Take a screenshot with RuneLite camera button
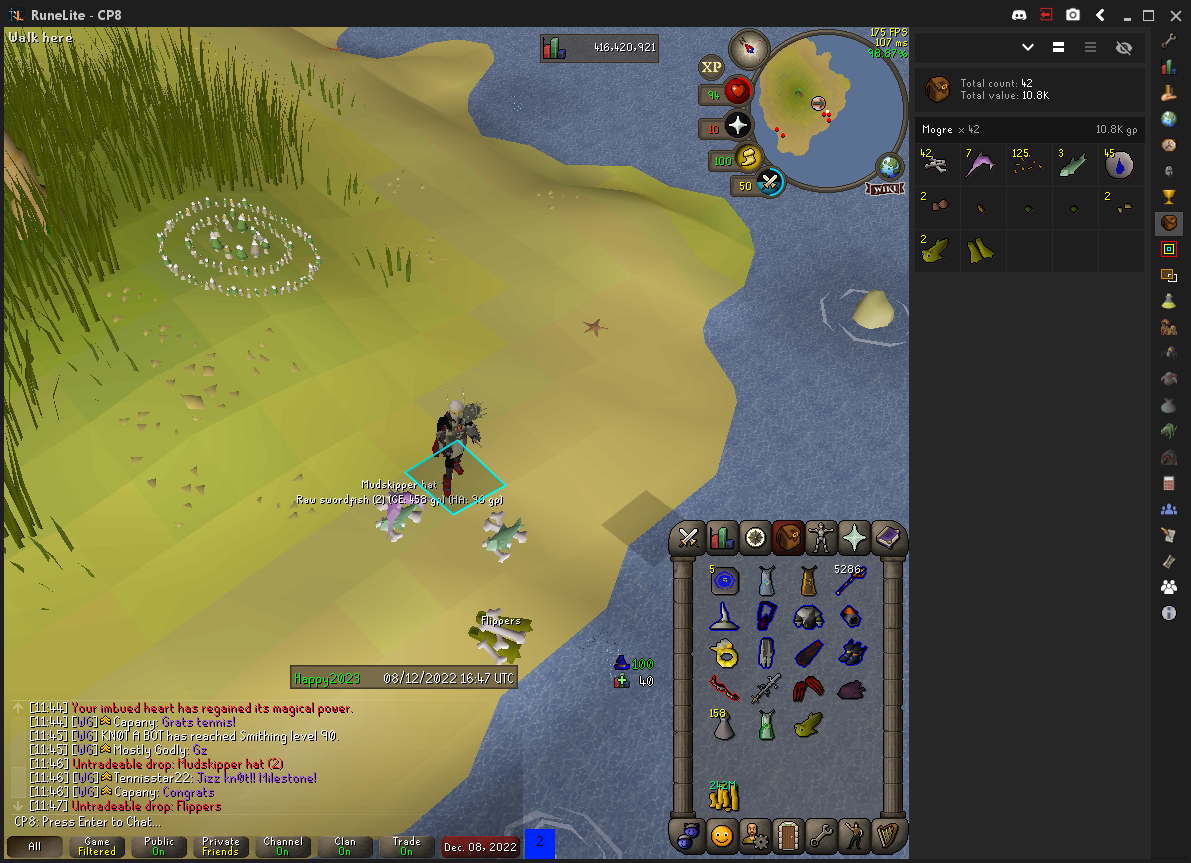Image resolution: width=1191 pixels, height=863 pixels. (1072, 15)
